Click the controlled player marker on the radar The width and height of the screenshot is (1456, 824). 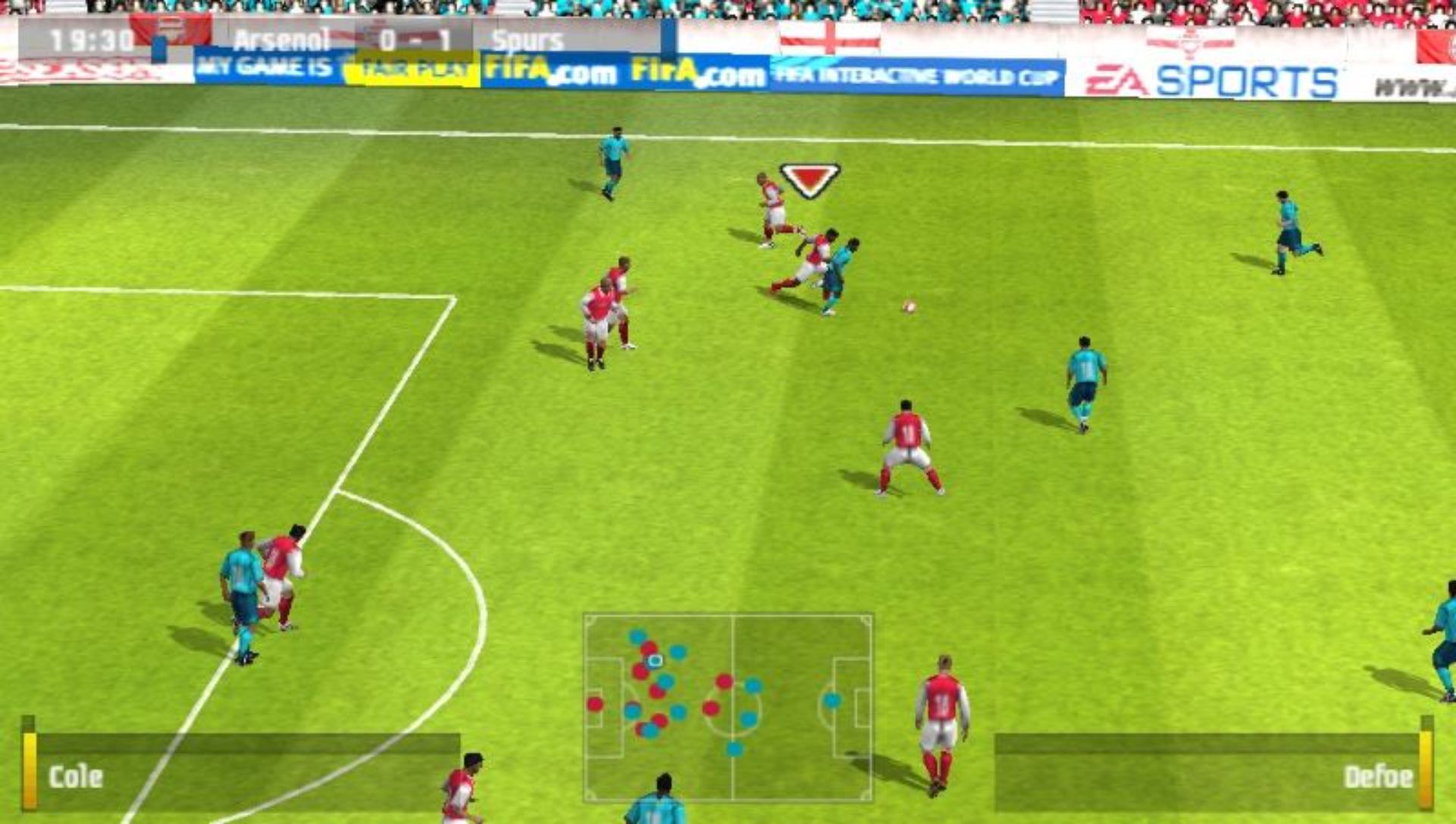tap(654, 661)
